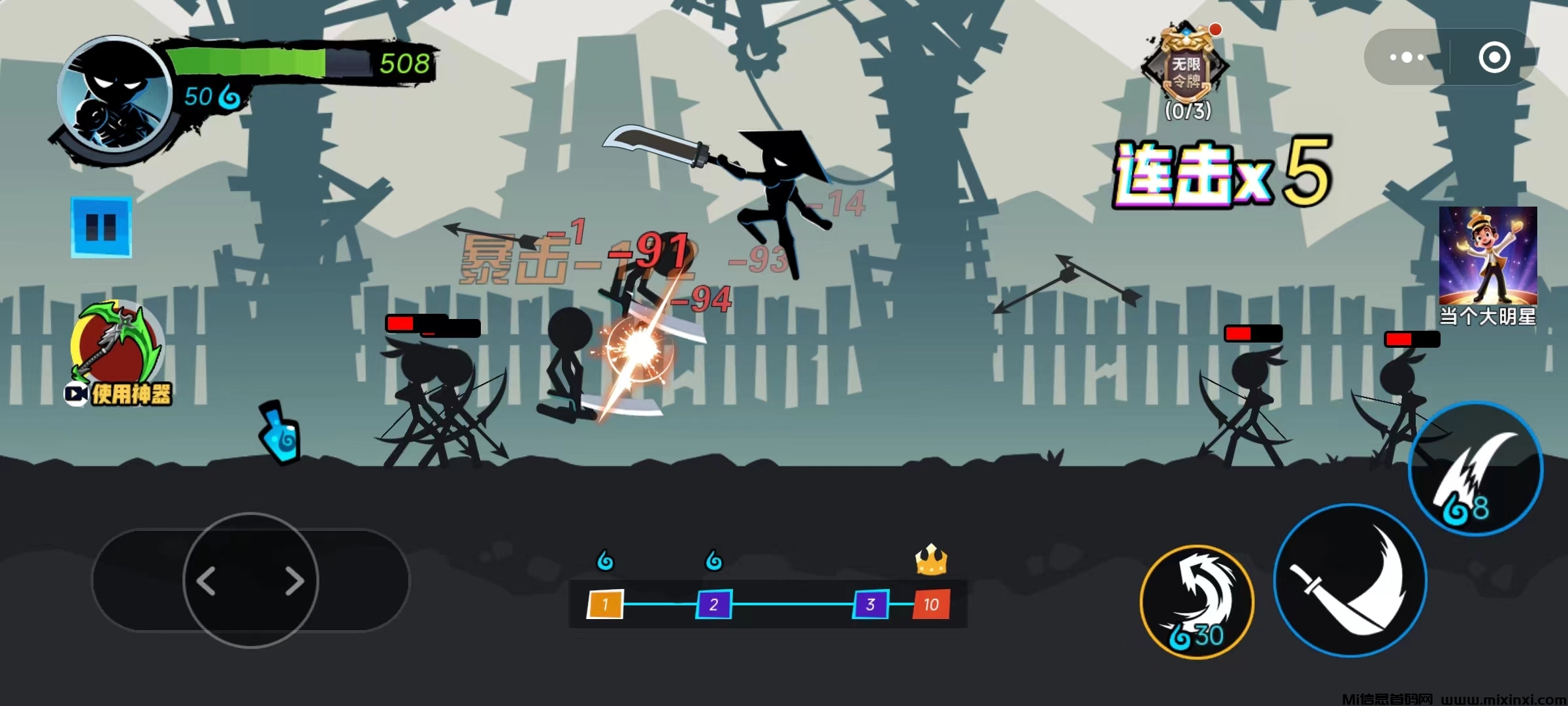The width and height of the screenshot is (1568, 706).
Task: Select the blue stage 2 marker
Action: point(713,605)
